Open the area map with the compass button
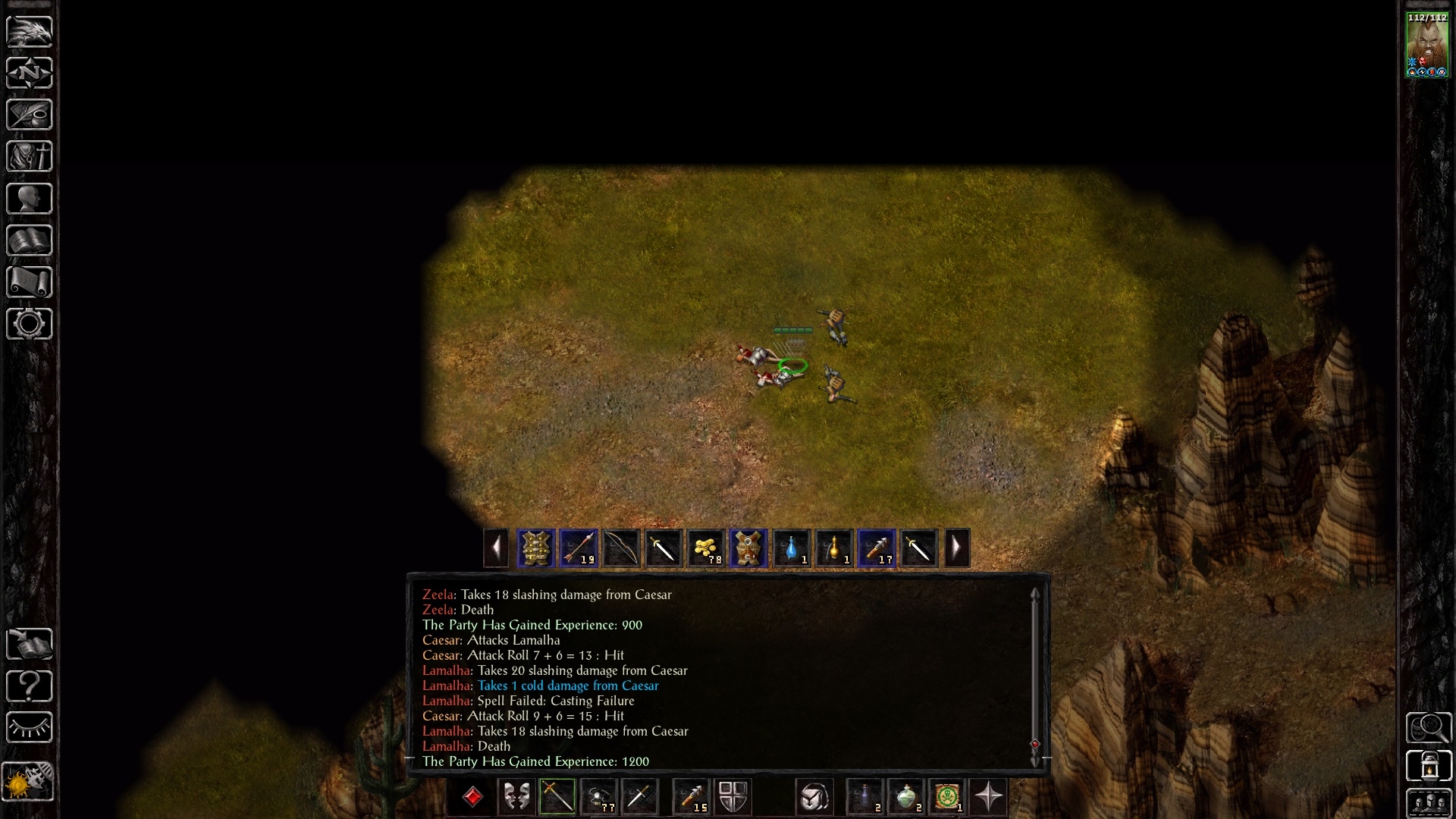The width and height of the screenshot is (1456, 819). tap(30, 73)
